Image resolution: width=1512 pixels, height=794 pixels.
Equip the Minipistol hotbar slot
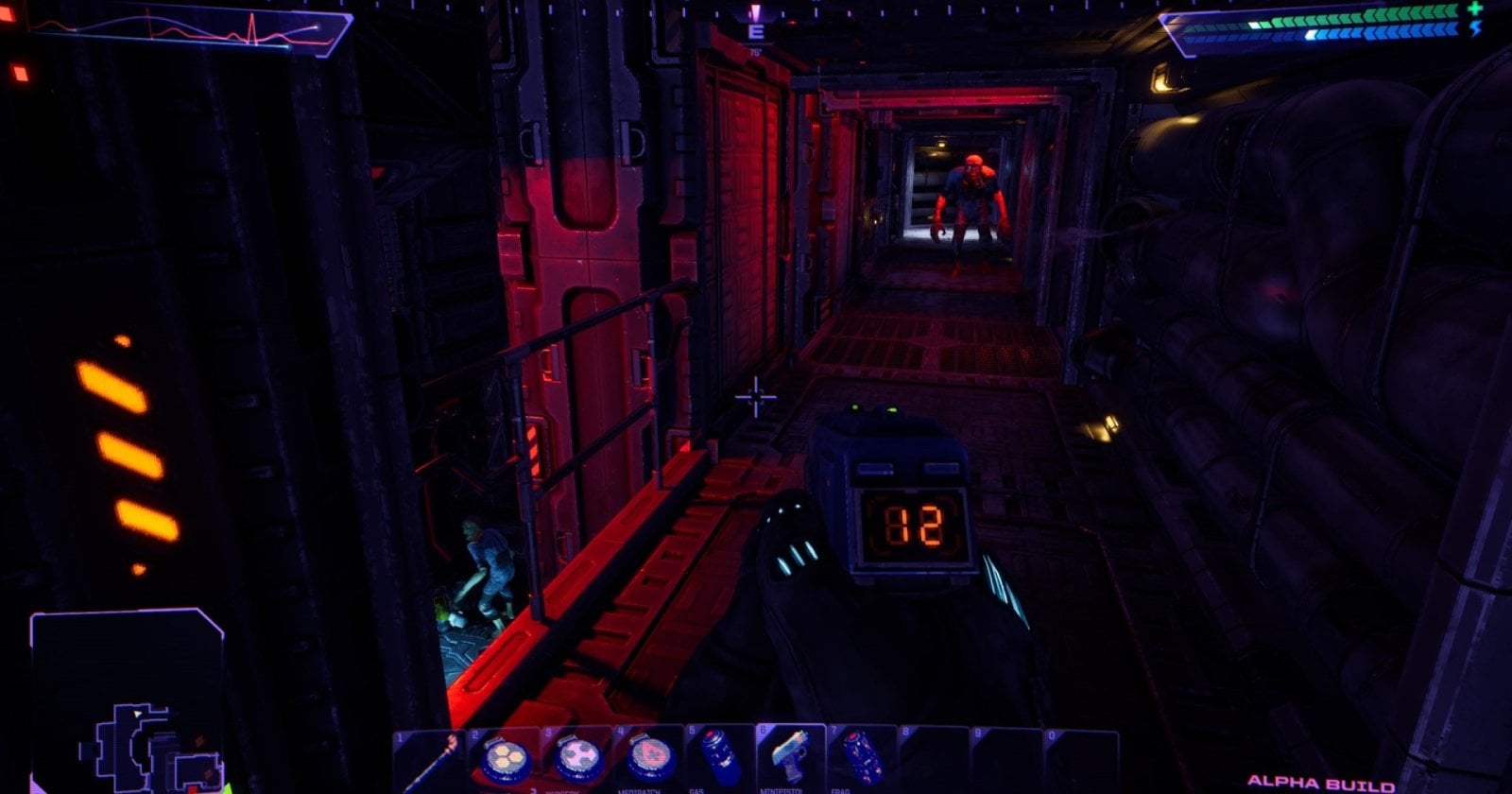pyautogui.click(x=791, y=759)
